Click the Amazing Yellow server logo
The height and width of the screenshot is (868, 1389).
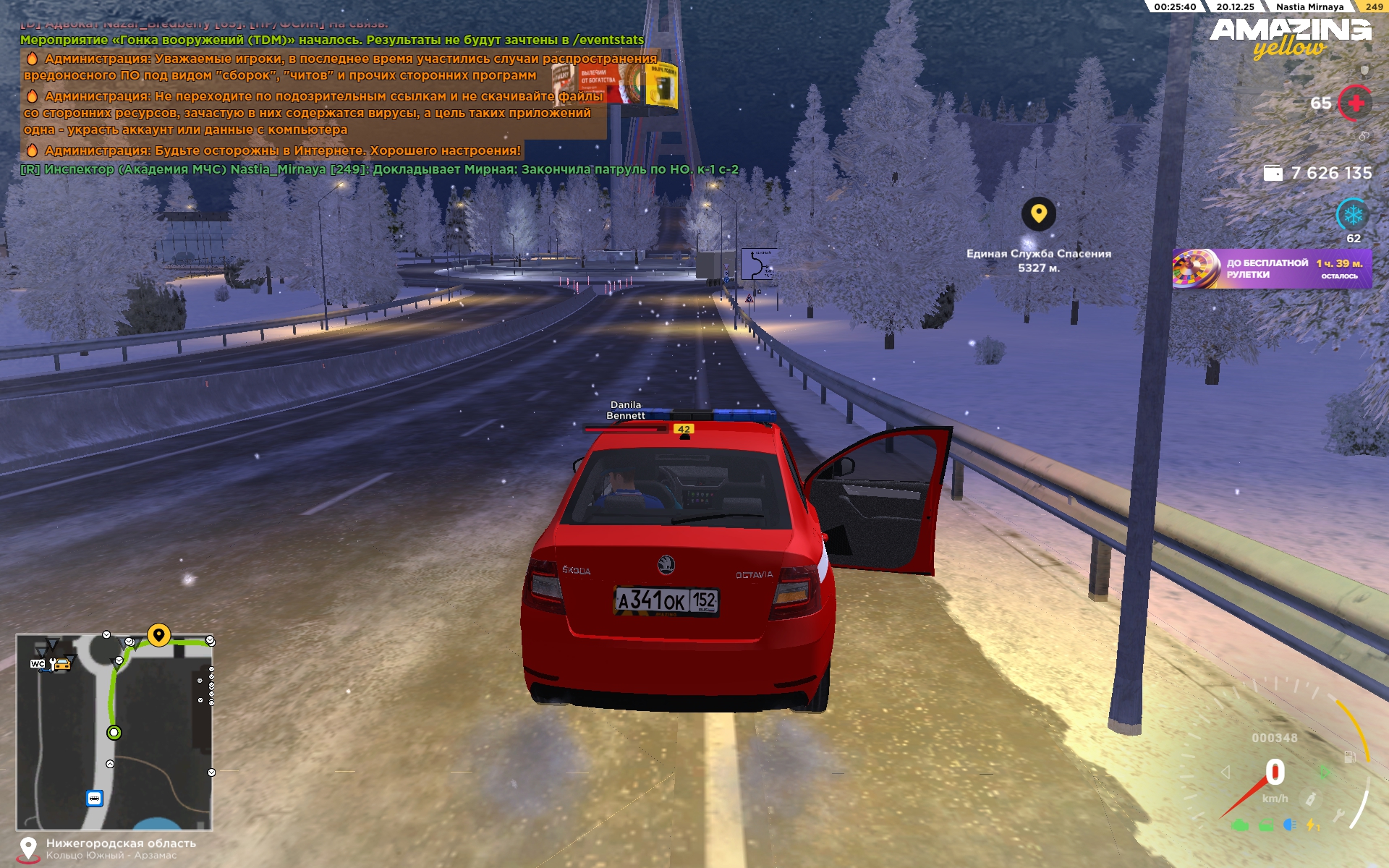1291,38
